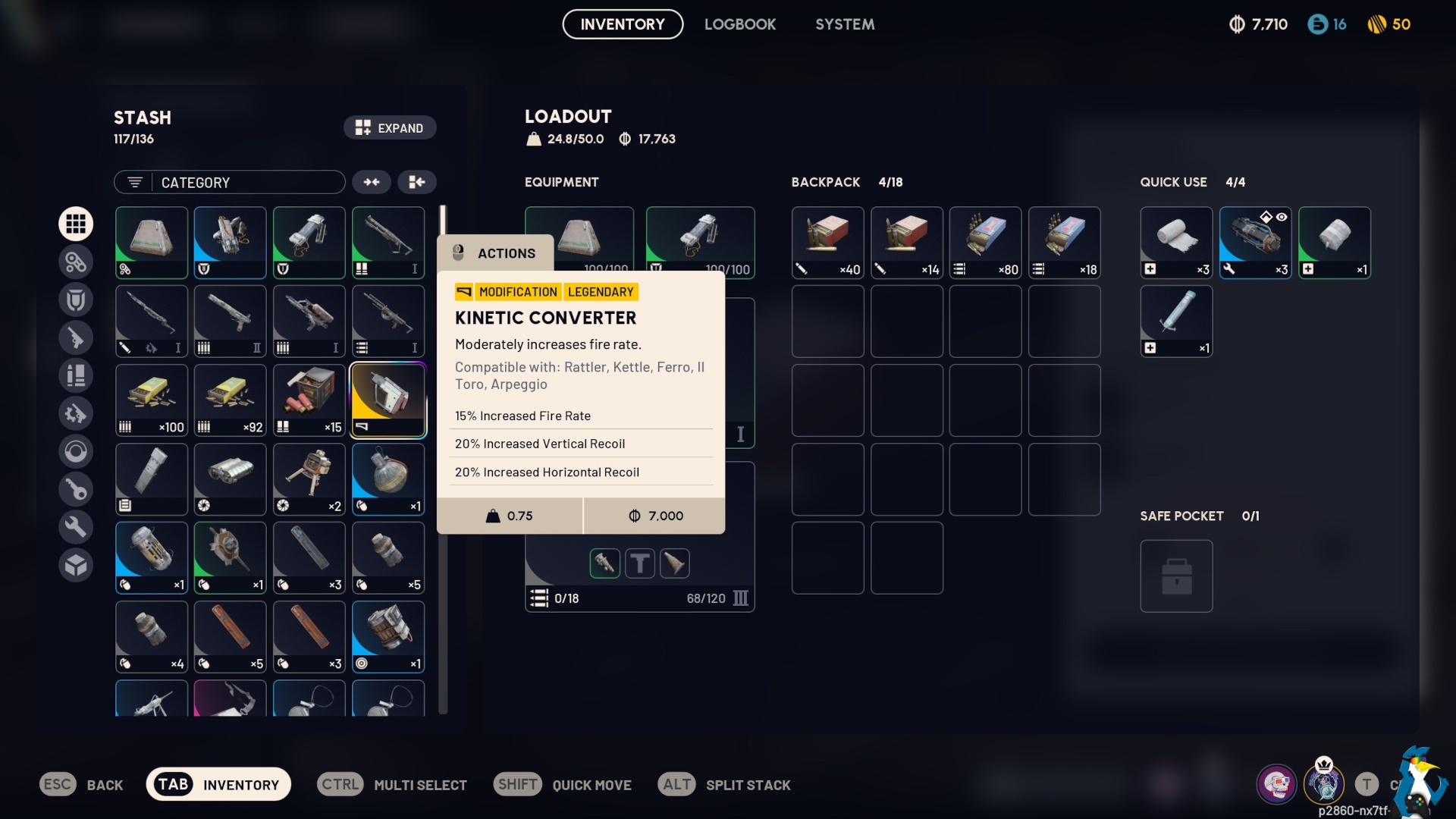
Task: Expand the stash capacity
Action: click(390, 128)
